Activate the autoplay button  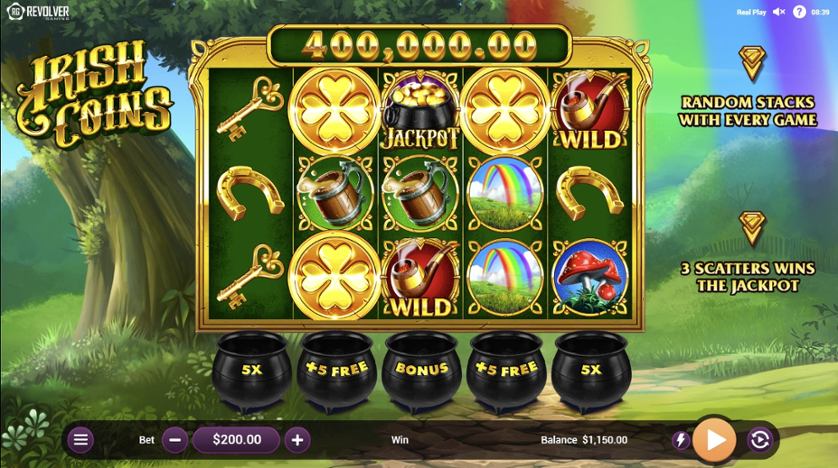759,439
